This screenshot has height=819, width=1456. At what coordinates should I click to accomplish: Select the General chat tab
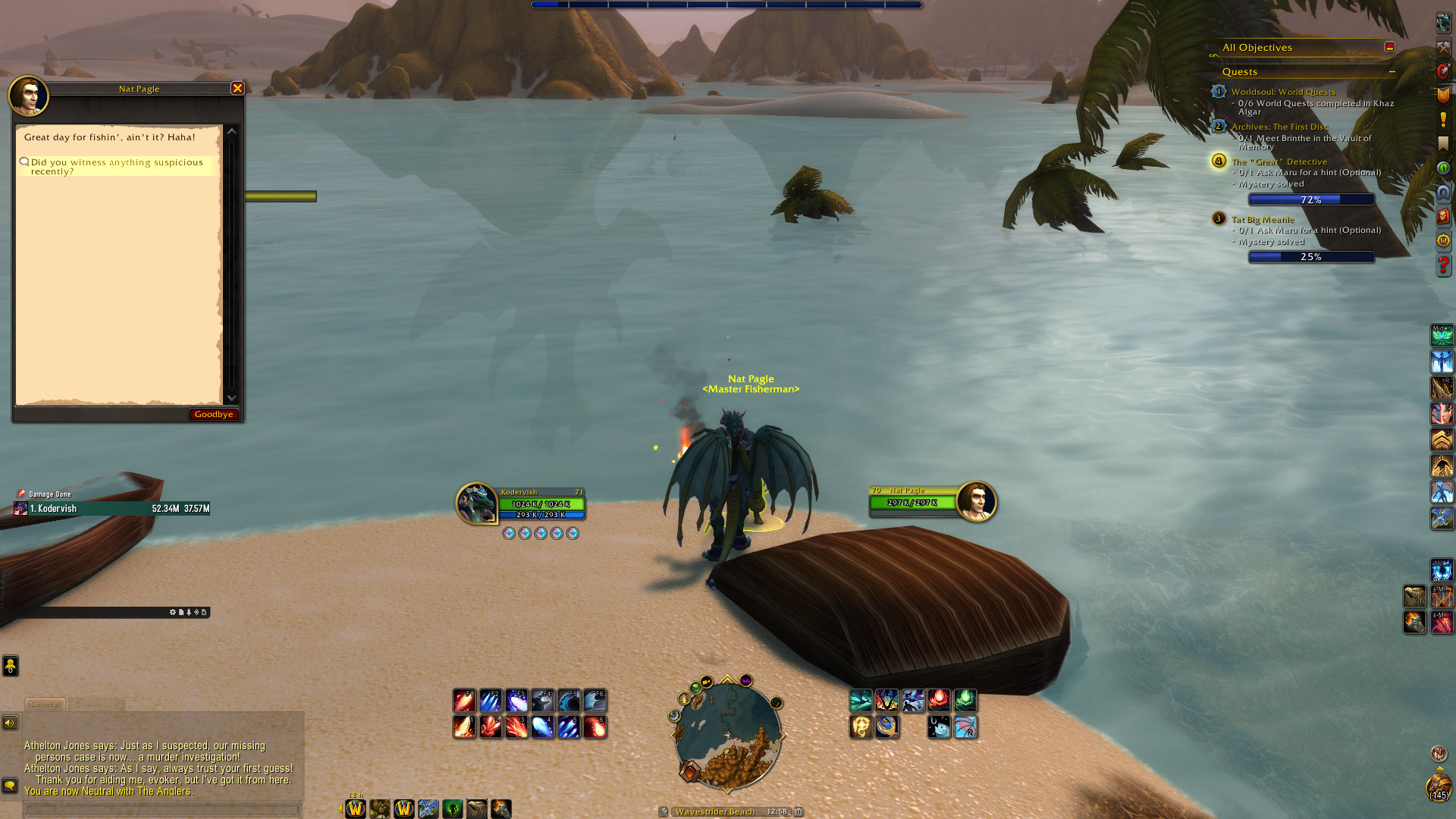[x=45, y=704]
